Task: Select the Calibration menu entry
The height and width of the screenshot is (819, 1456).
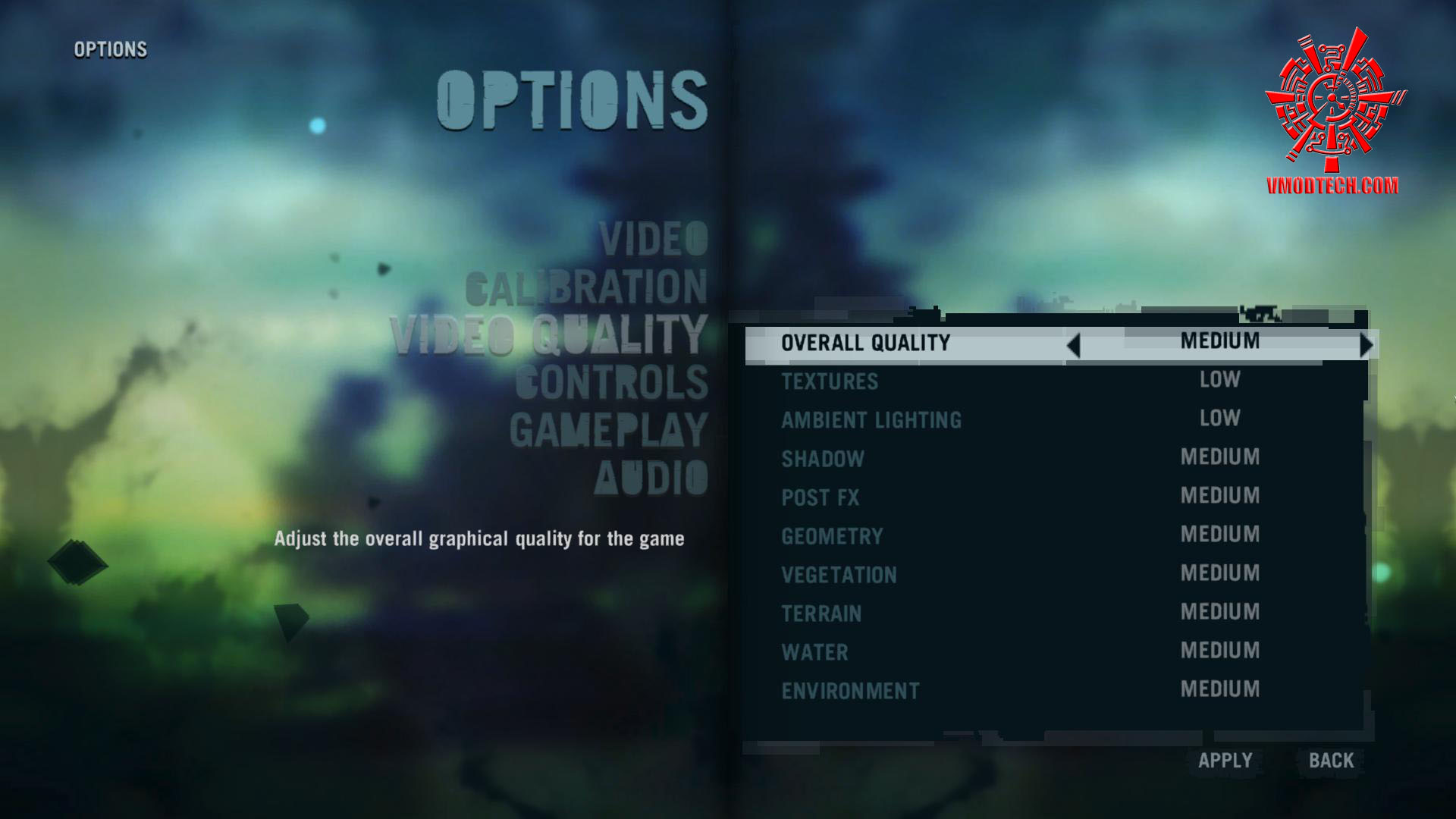Action: pyautogui.click(x=586, y=287)
